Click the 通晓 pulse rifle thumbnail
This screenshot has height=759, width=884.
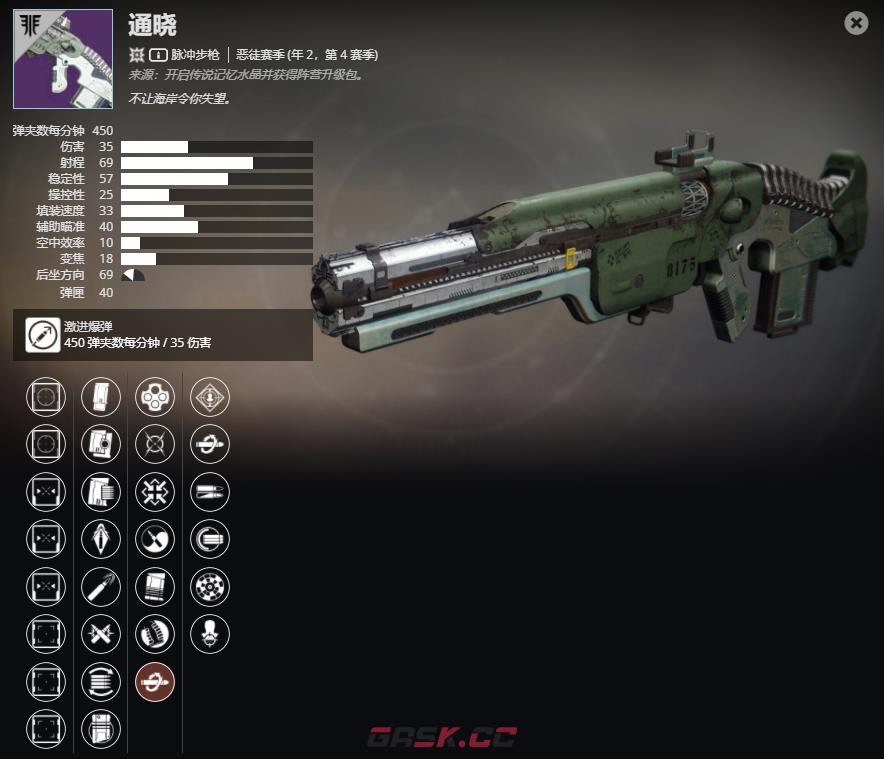tap(63, 59)
